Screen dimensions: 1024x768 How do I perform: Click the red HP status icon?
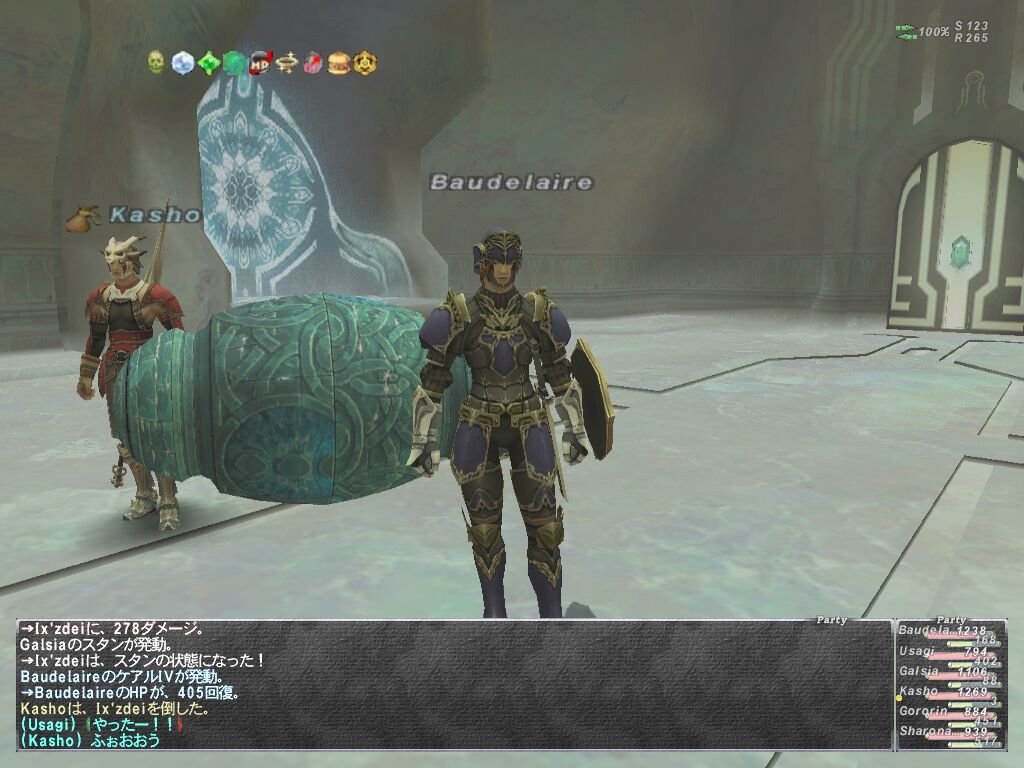pos(260,63)
